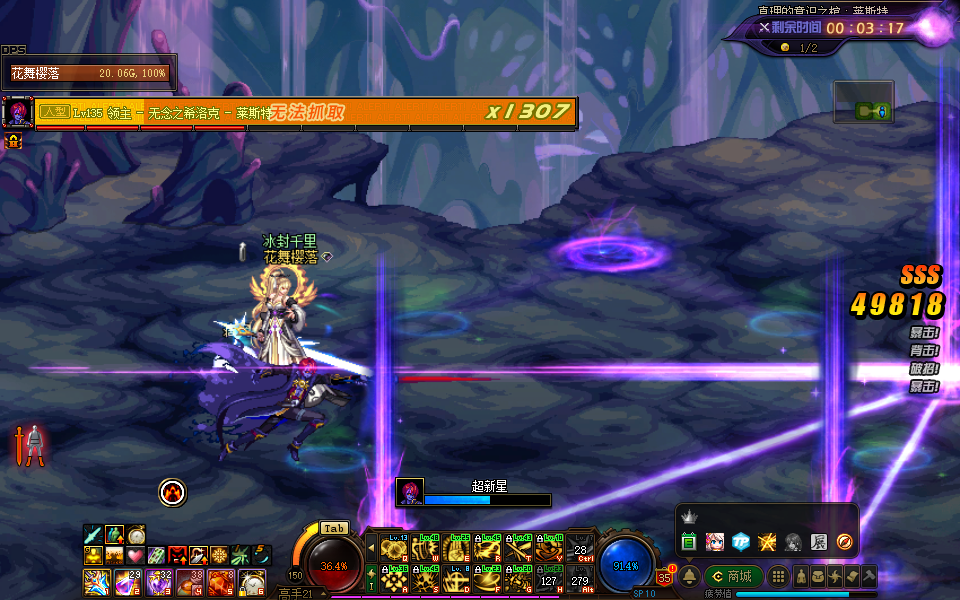Open the pink-haired girl event icon
Viewport: 960px width, 600px height.
pyautogui.click(x=715, y=542)
